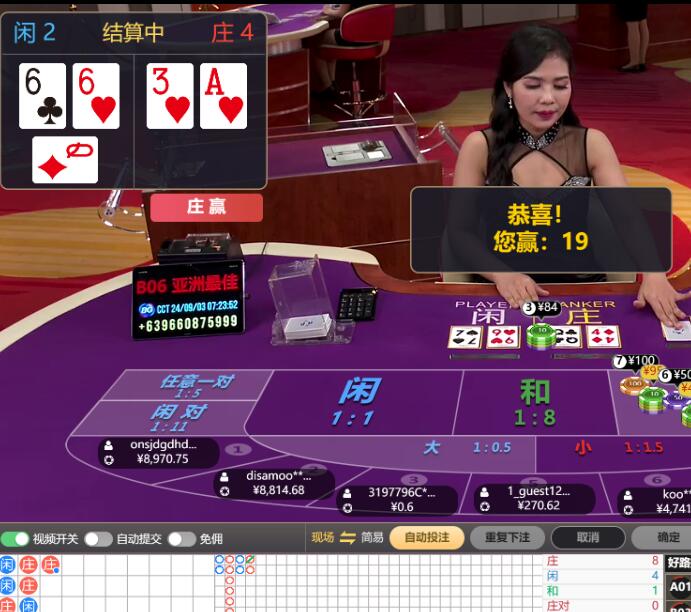
Task: Open the 好路 good-roads panel
Action: pyautogui.click(x=678, y=562)
